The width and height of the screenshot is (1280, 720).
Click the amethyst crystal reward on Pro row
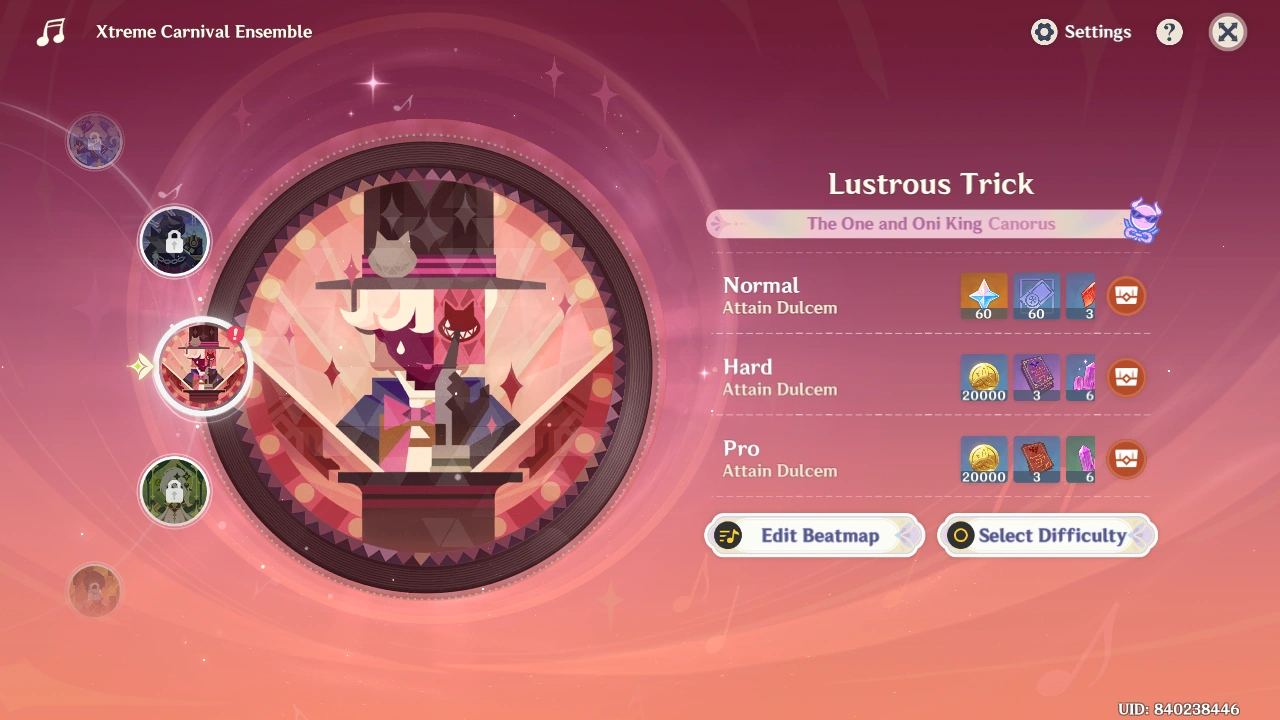coord(1080,459)
